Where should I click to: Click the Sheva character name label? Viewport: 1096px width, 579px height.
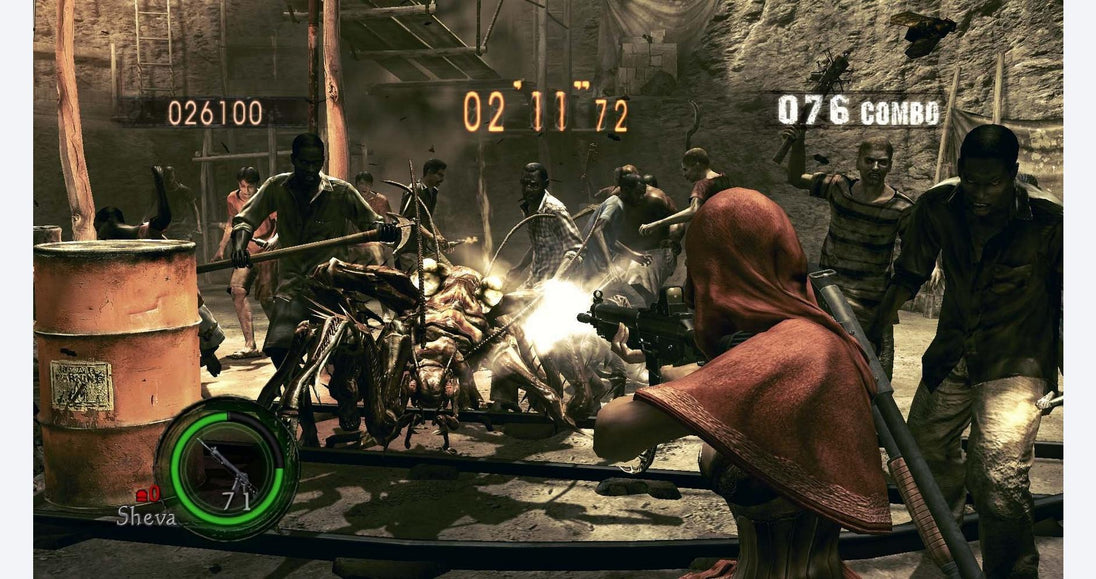[x=146, y=516]
